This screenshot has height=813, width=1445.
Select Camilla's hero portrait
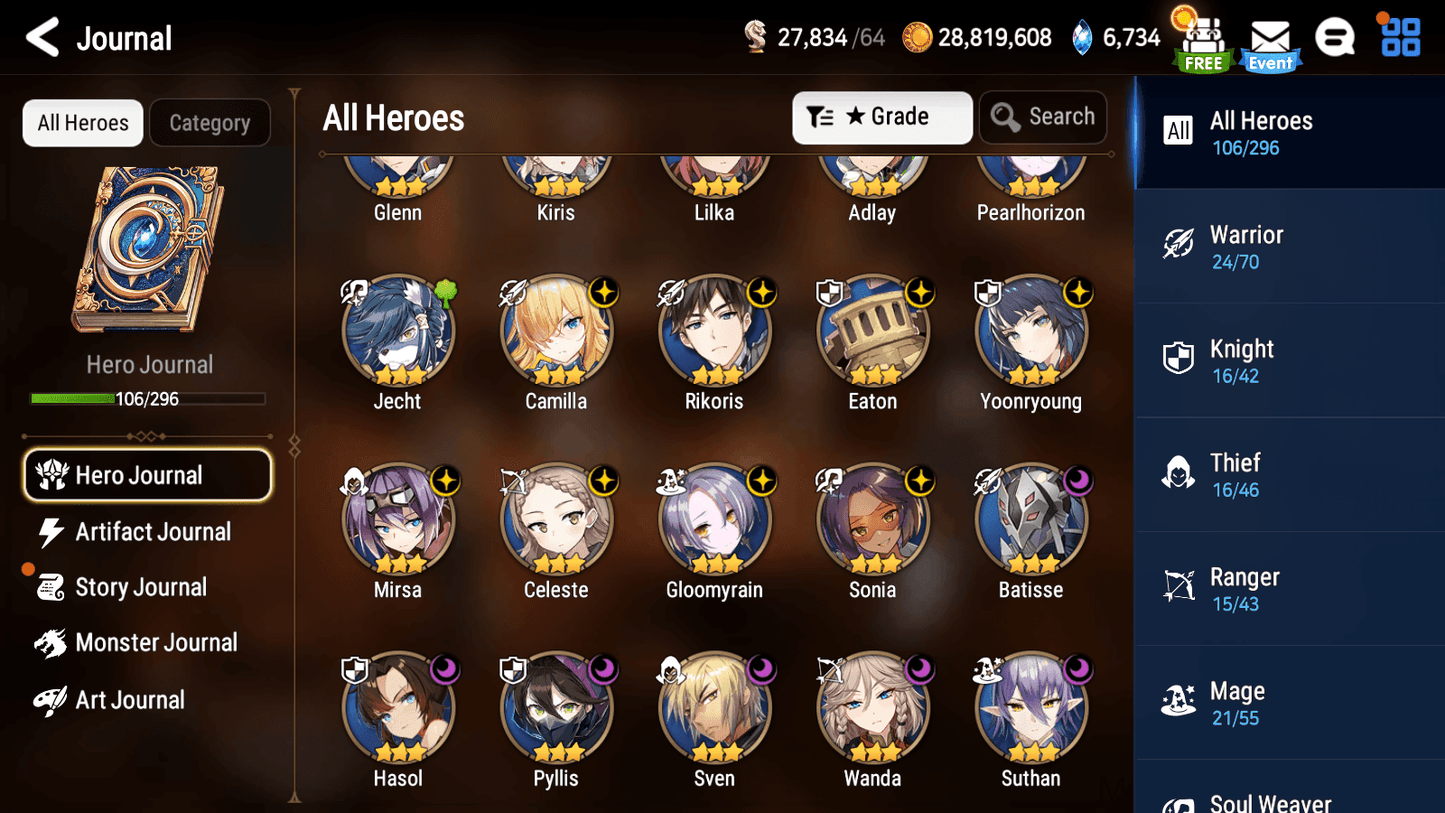(556, 330)
